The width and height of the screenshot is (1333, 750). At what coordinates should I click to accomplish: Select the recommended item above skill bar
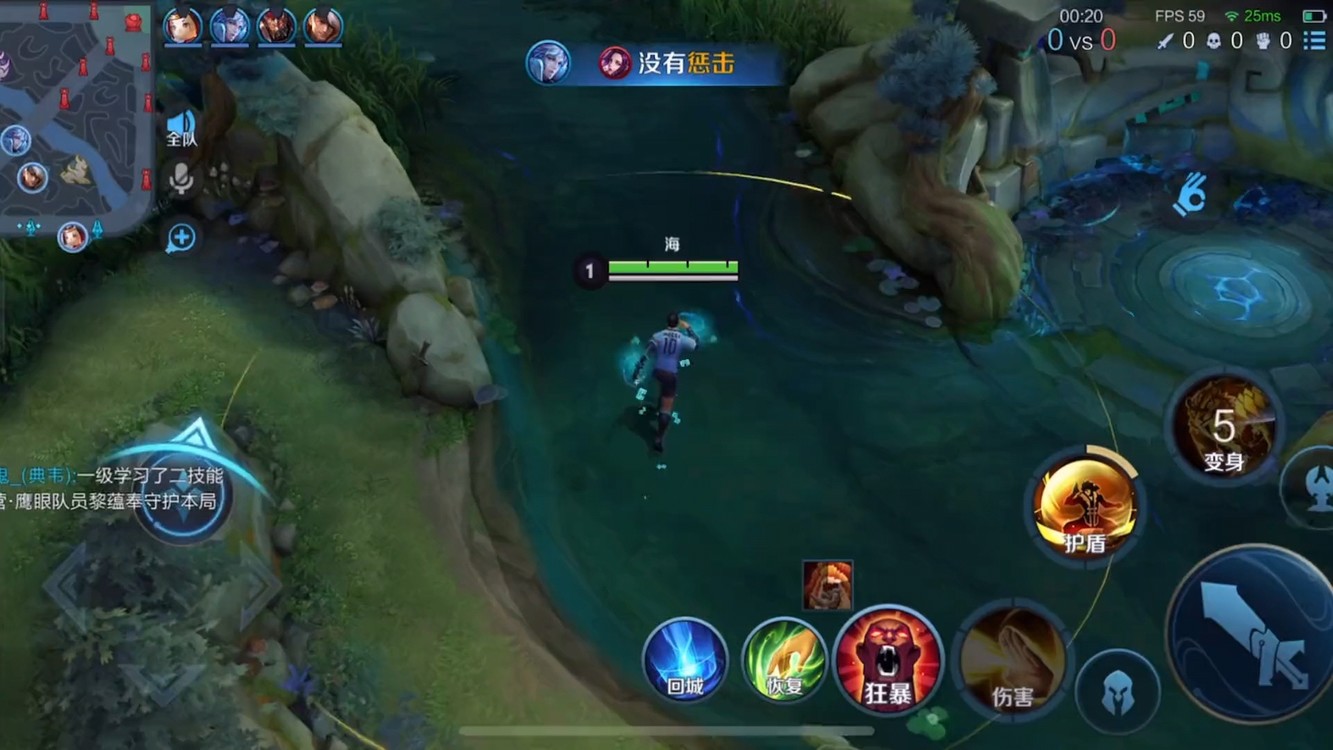point(827,585)
